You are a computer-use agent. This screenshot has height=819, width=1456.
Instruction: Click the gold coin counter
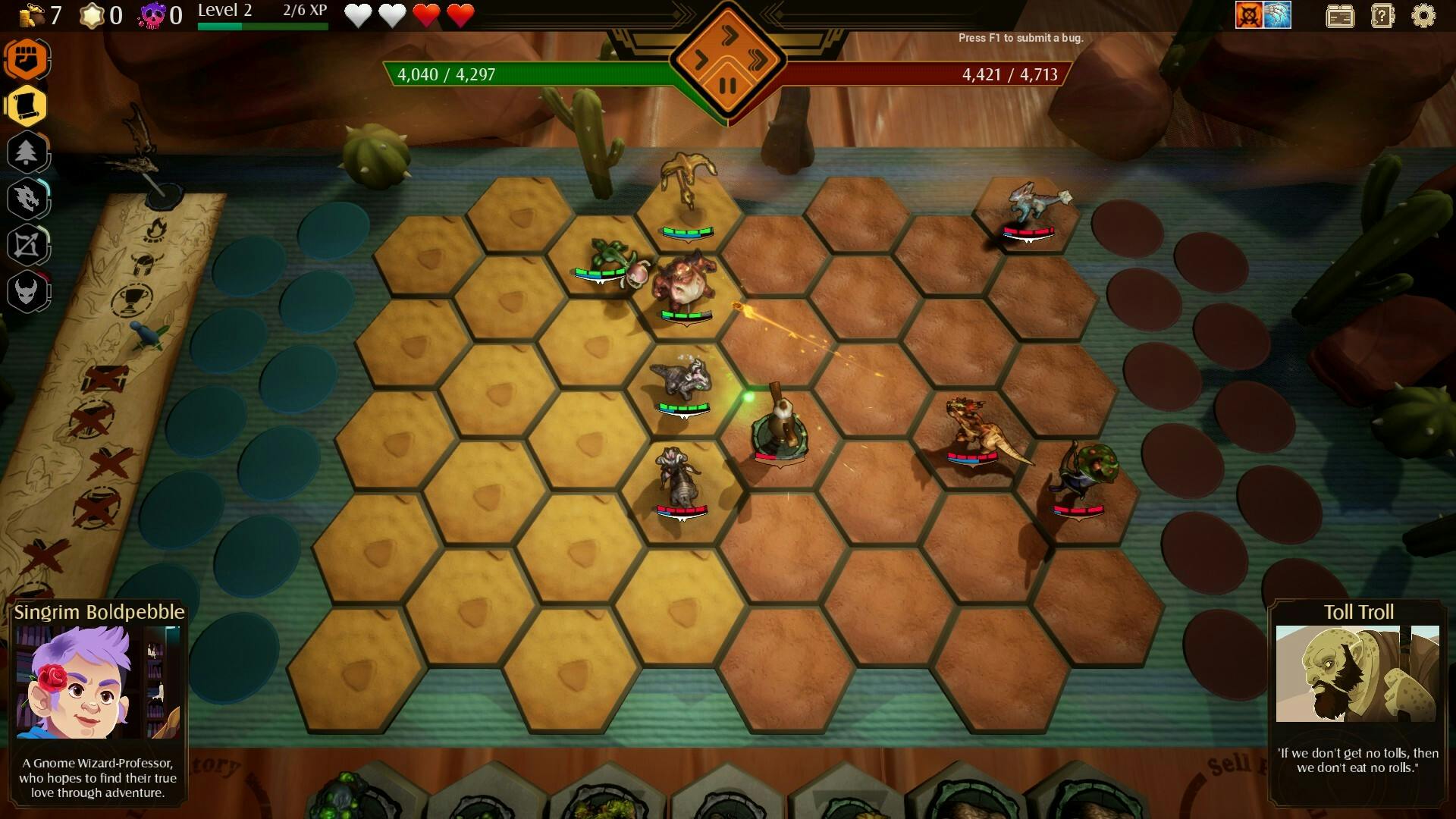coord(38,13)
